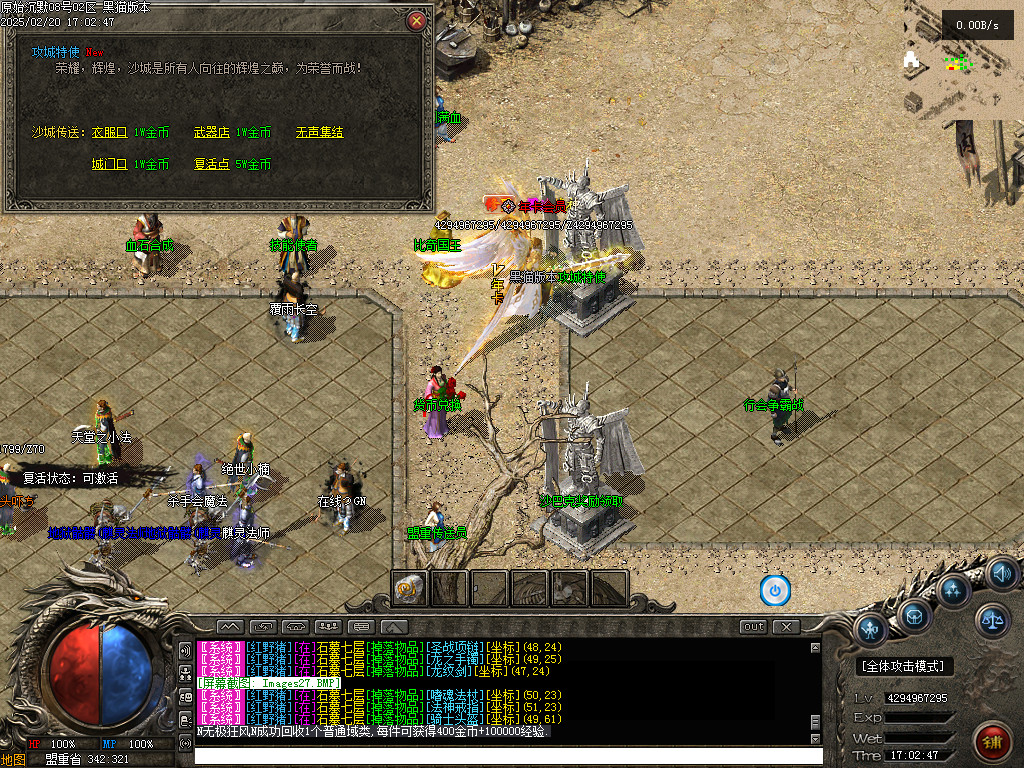
Task: Open the red 铺 shop button
Action: (992, 742)
